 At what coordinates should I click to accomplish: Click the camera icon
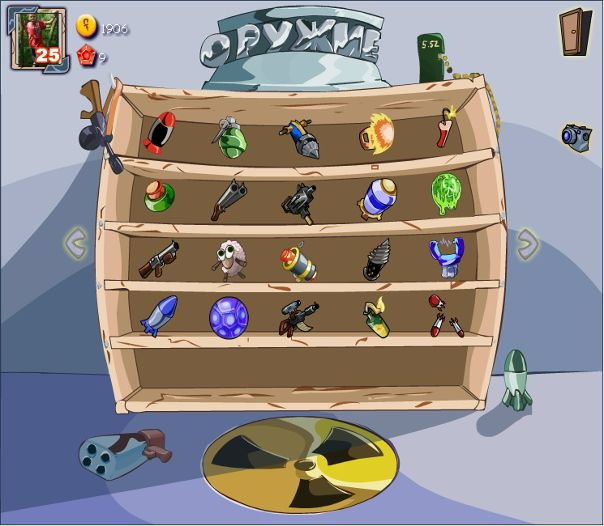click(x=576, y=137)
